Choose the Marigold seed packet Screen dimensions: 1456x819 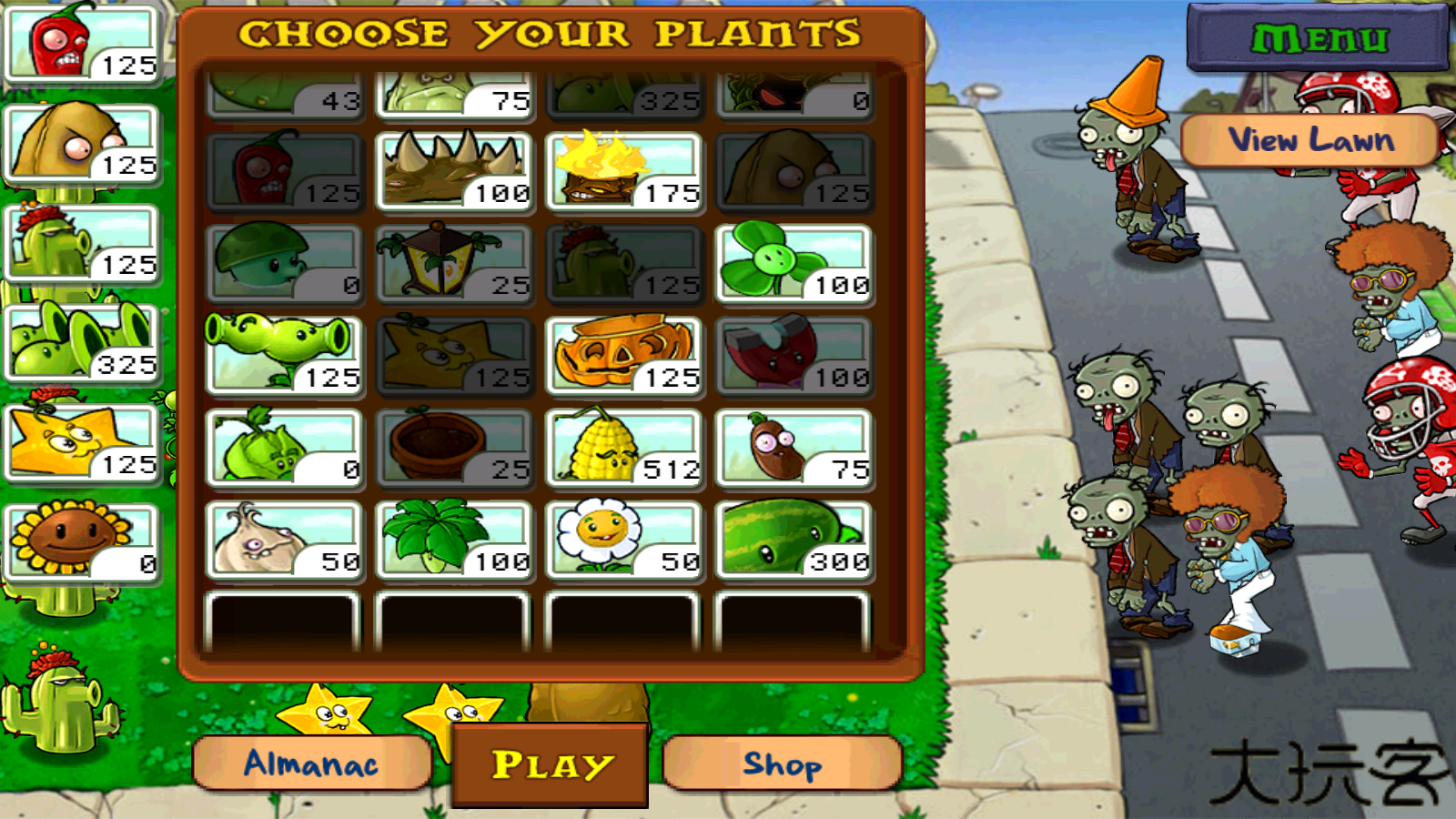(623, 540)
